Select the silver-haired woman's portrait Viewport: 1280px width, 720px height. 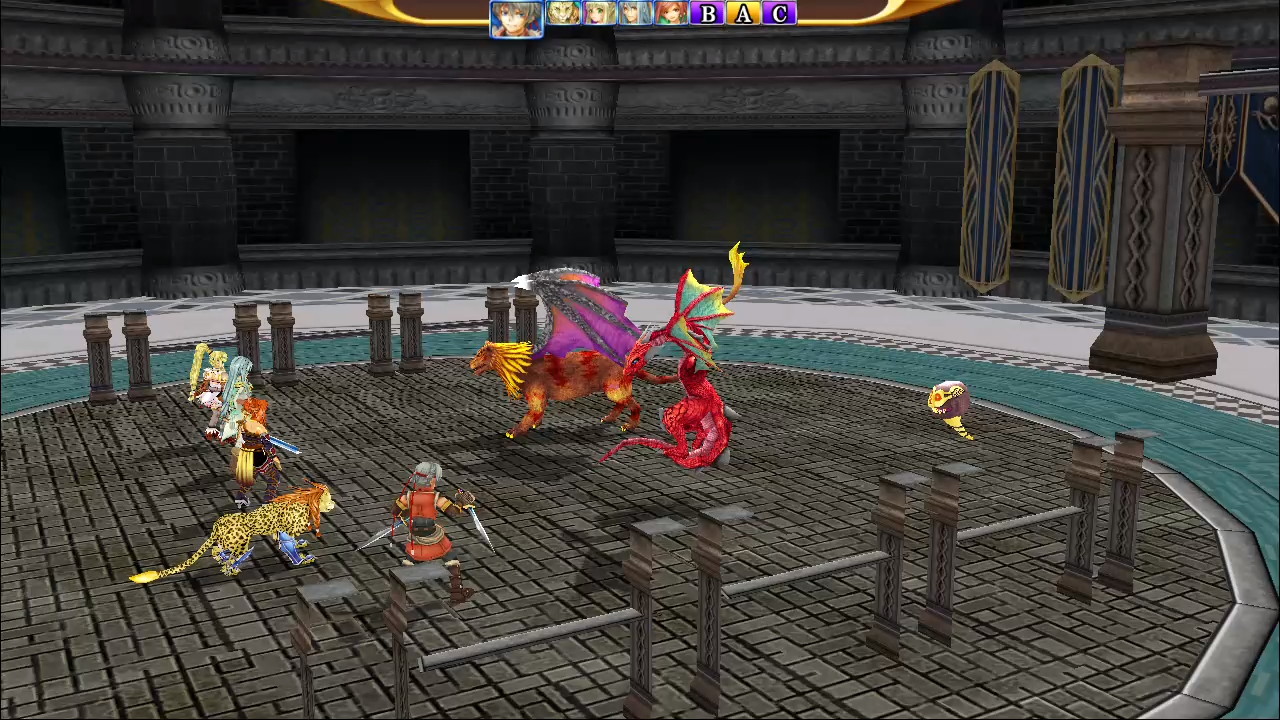633,14
